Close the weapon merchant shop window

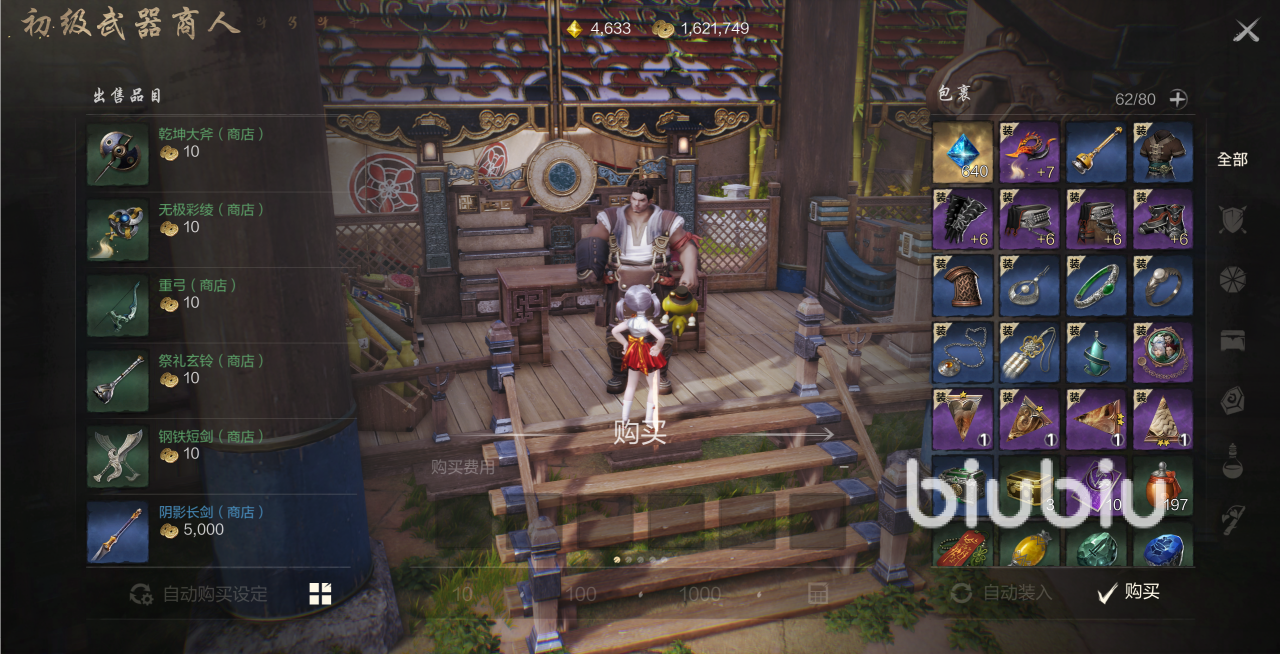click(1246, 31)
